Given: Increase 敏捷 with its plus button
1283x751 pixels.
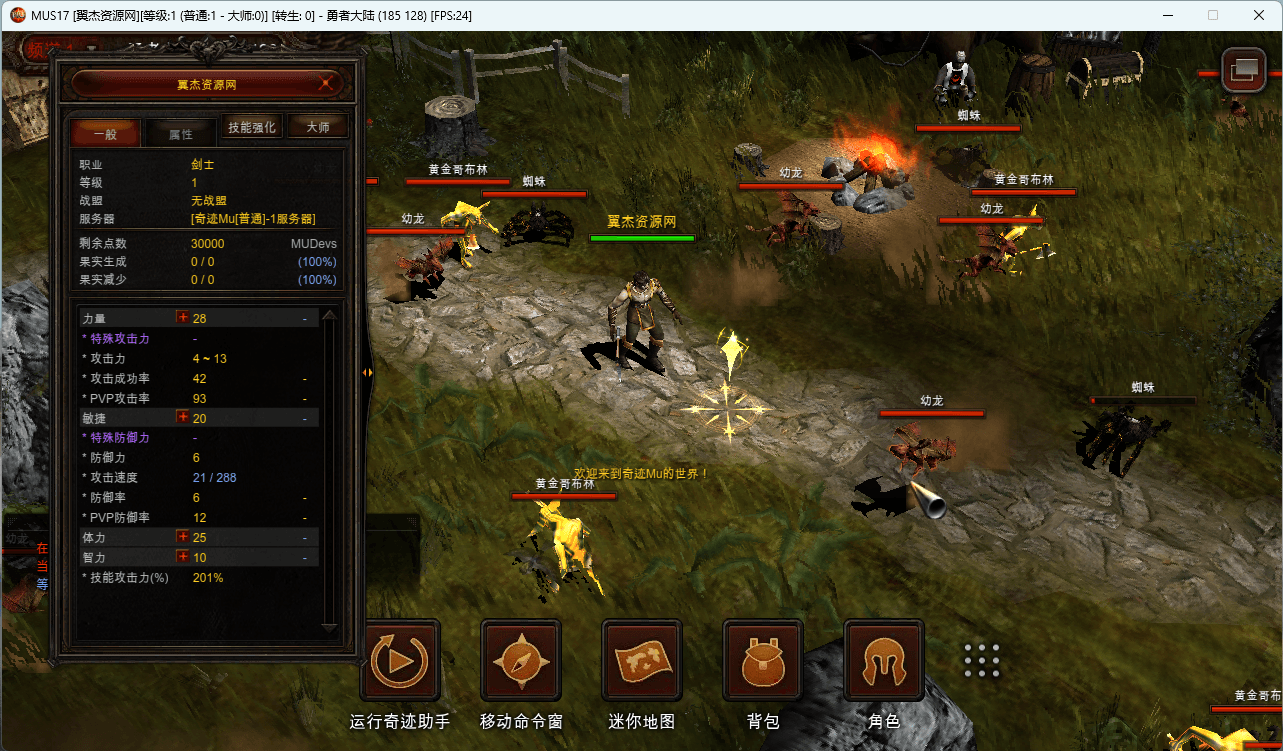Looking at the screenshot, I should (183, 417).
